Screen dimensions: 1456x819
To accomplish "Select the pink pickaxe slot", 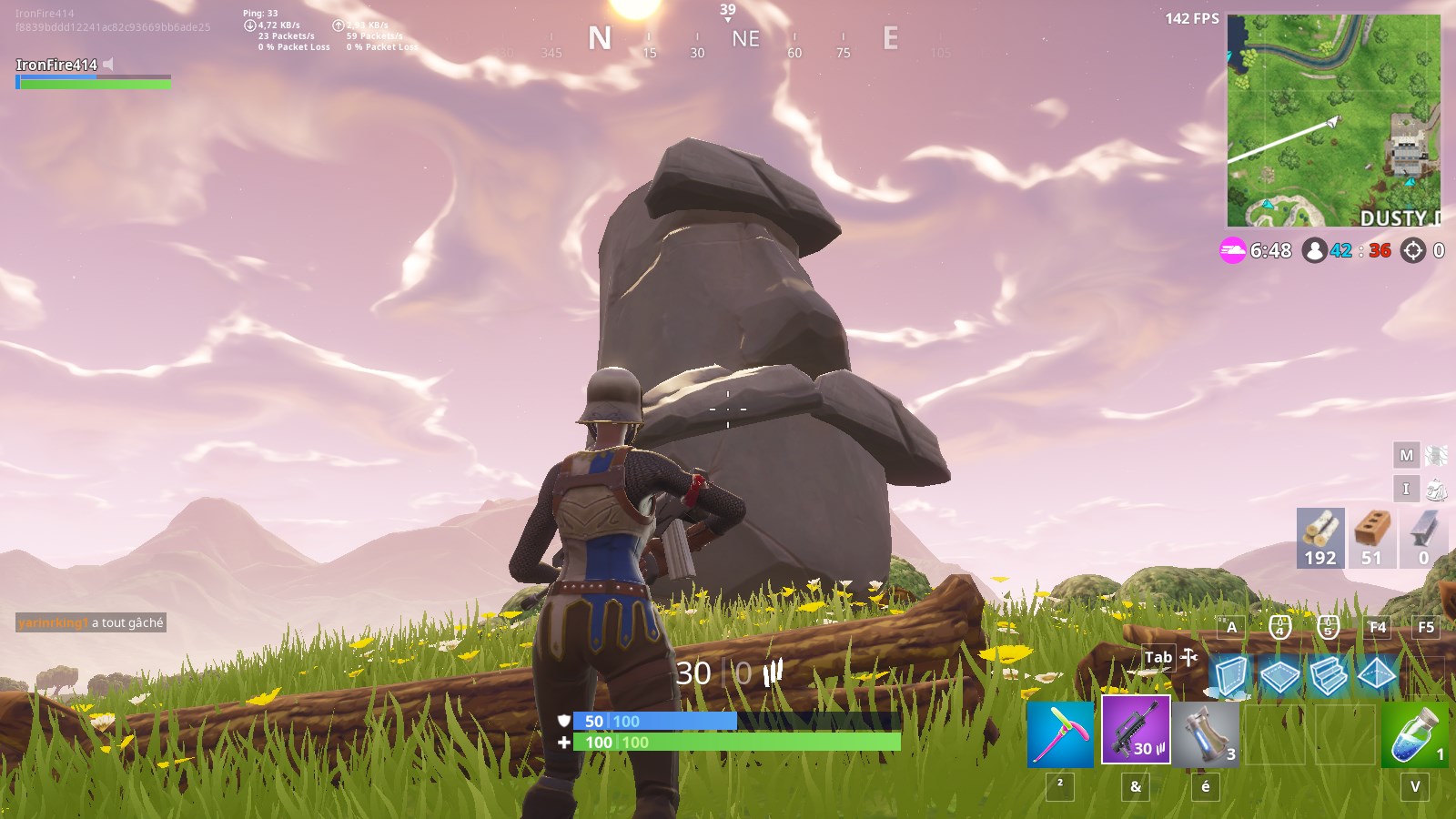I will [x=1060, y=733].
